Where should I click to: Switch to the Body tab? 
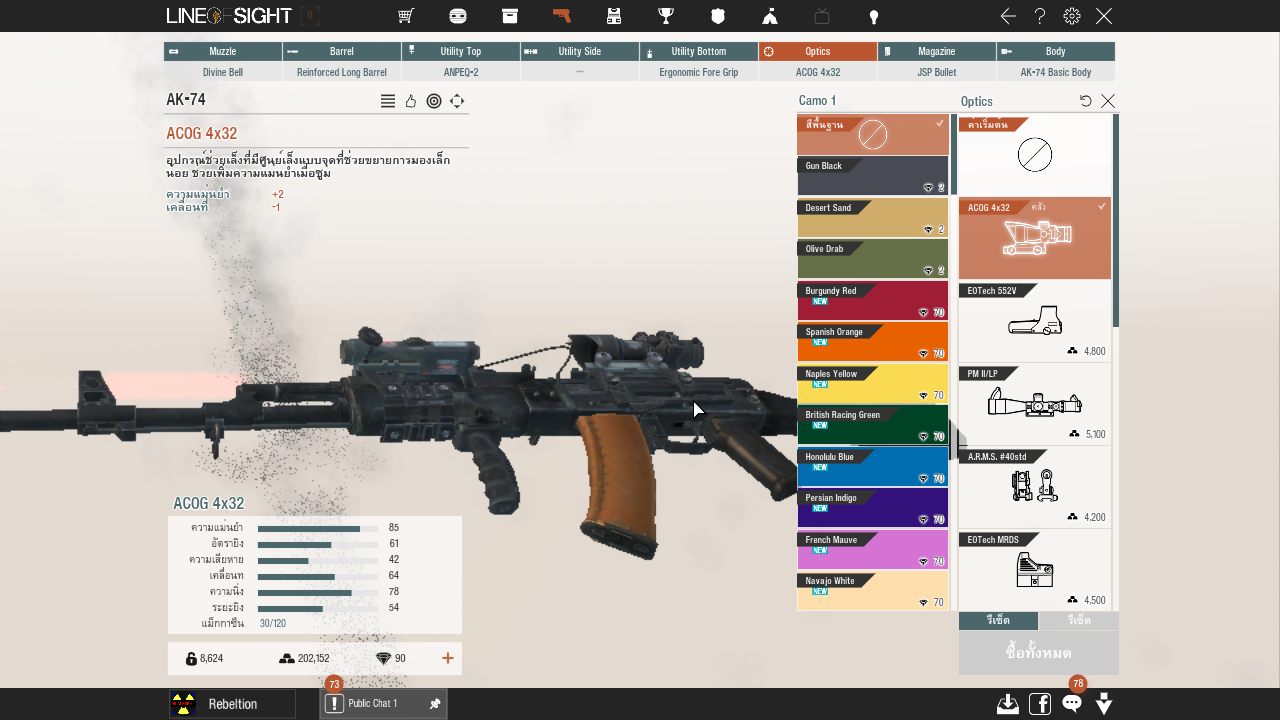pos(1055,51)
